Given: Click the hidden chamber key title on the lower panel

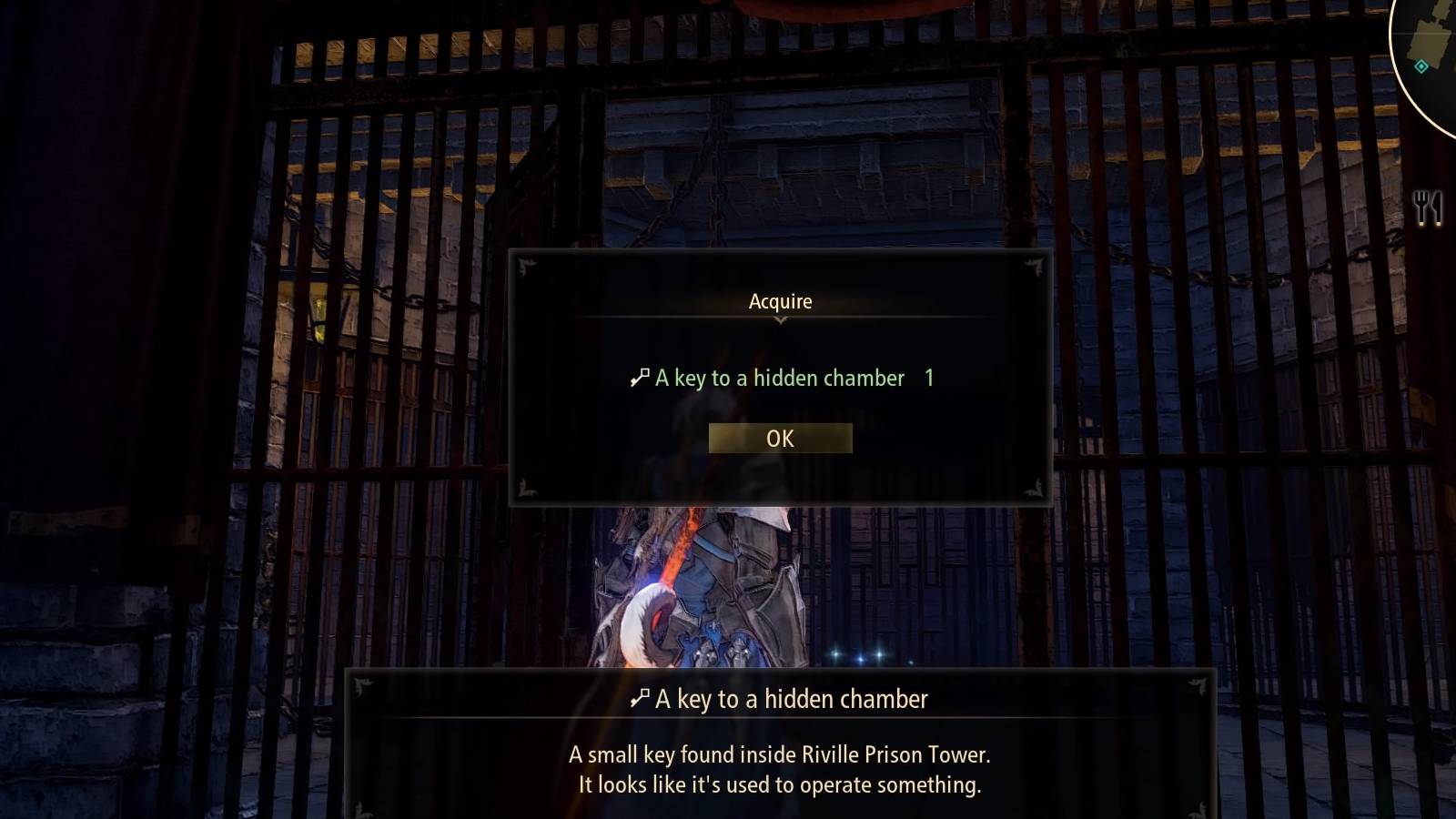Looking at the screenshot, I should pyautogui.click(x=790, y=700).
